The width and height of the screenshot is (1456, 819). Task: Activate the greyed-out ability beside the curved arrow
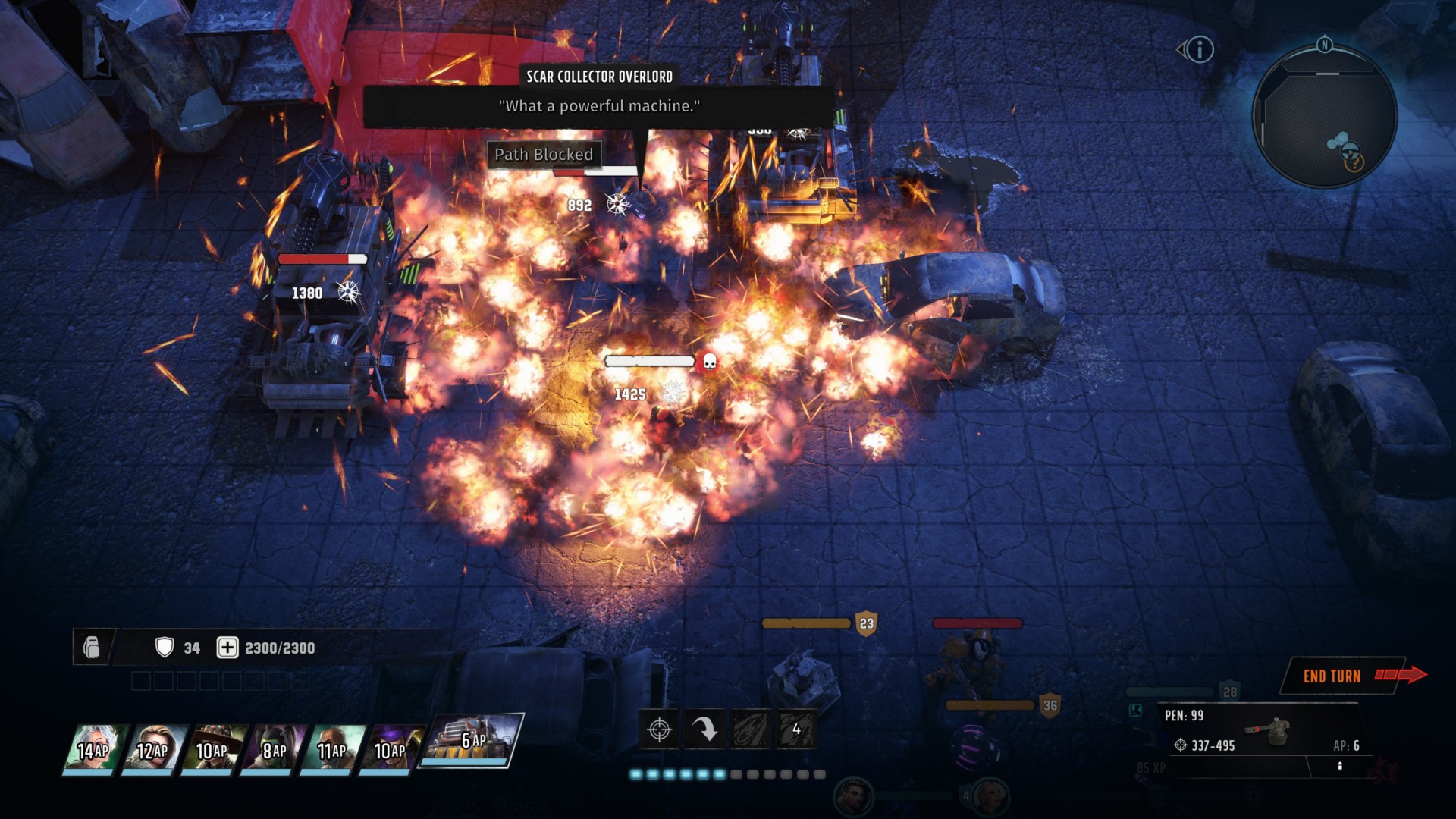[x=751, y=730]
